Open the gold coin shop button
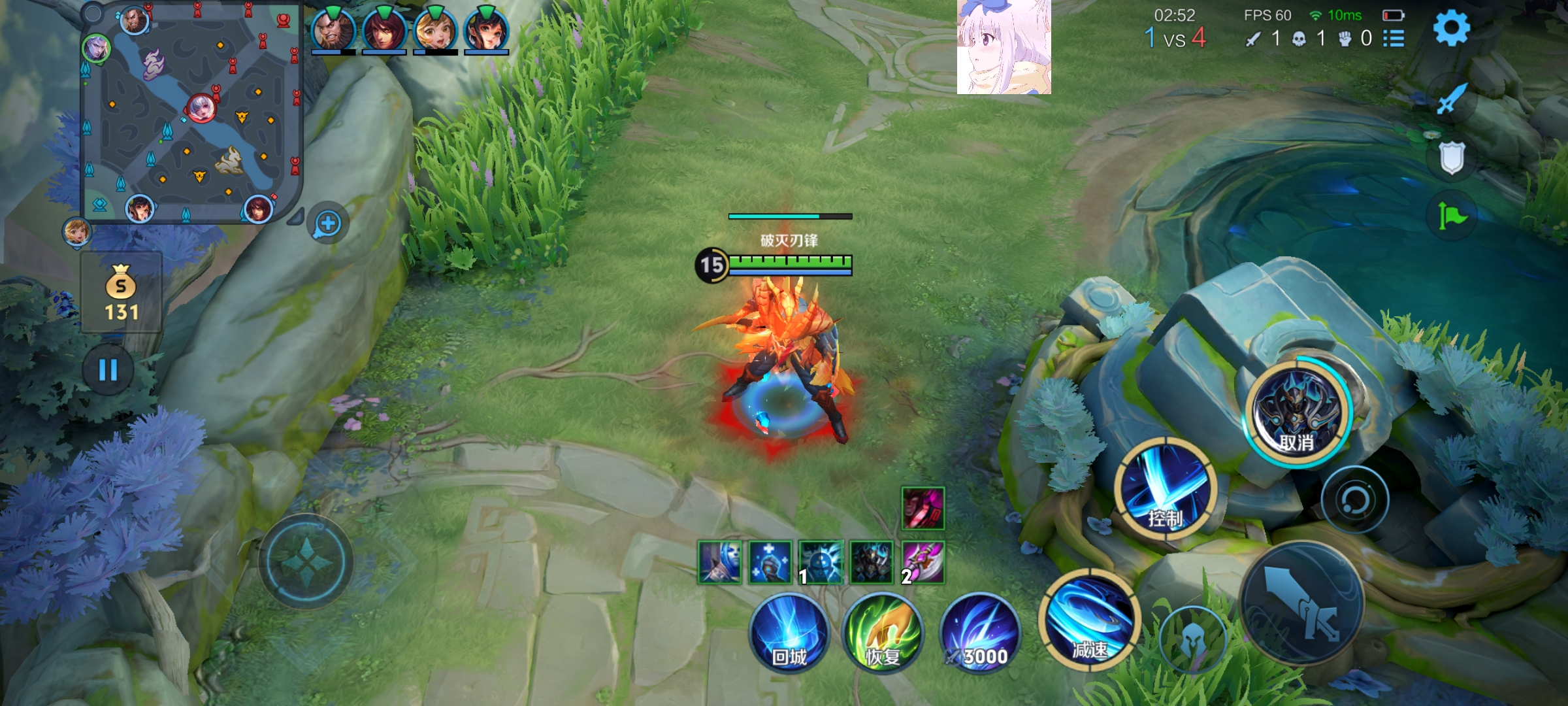 (122, 293)
